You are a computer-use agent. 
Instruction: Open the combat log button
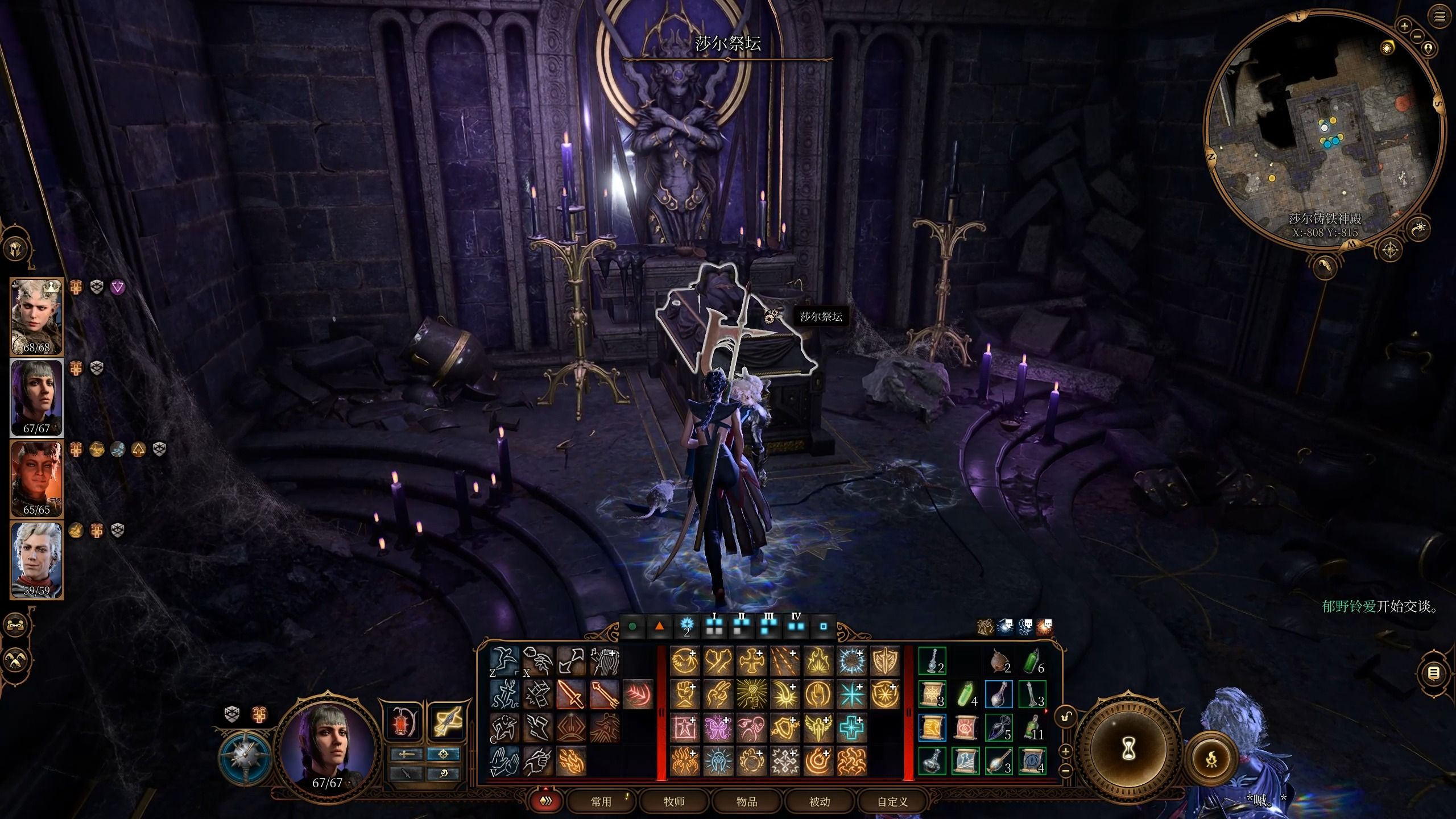1434,674
